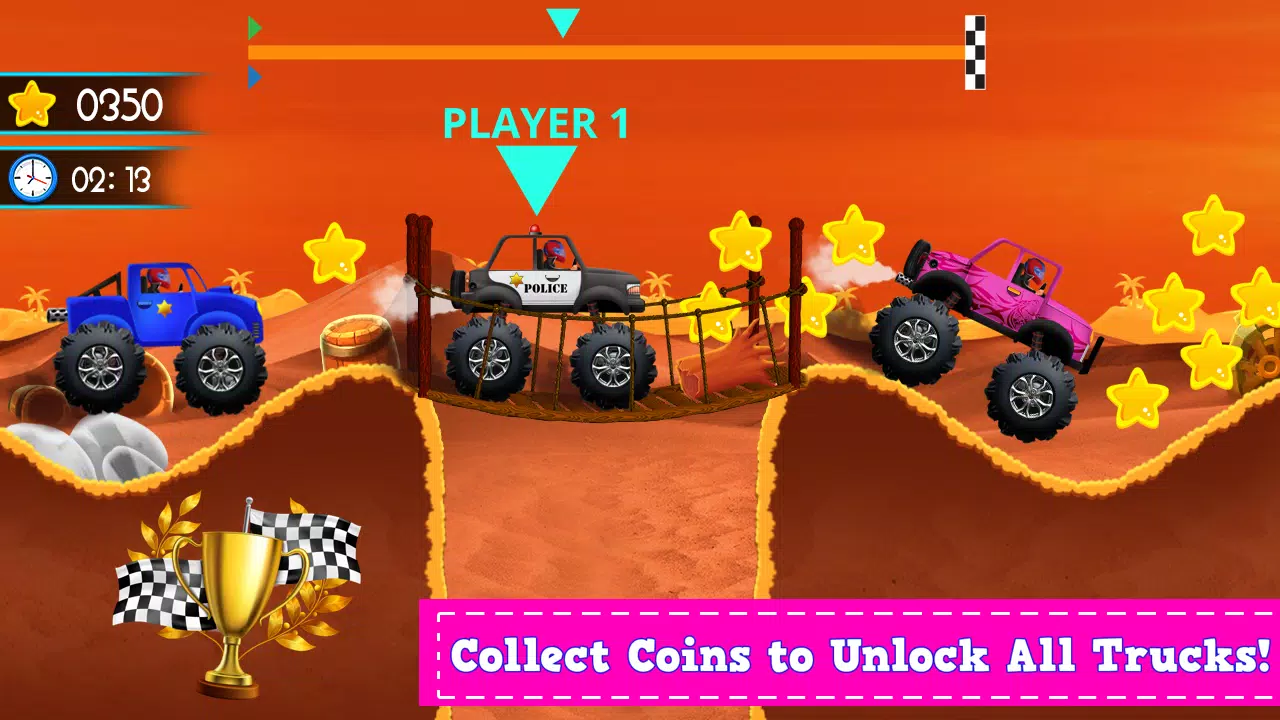Expand the PLAYER 1 name label
This screenshot has height=720, width=1280.
tap(536, 124)
